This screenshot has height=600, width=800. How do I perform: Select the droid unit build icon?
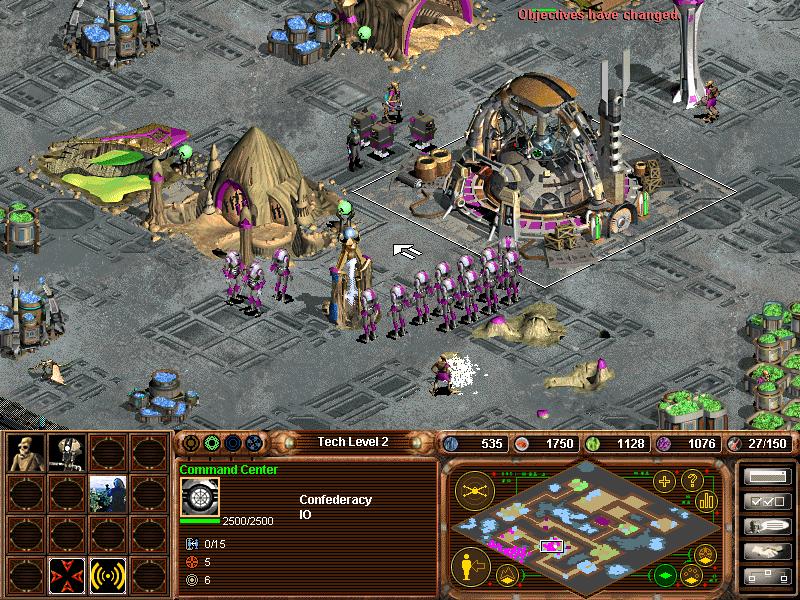tap(67, 454)
